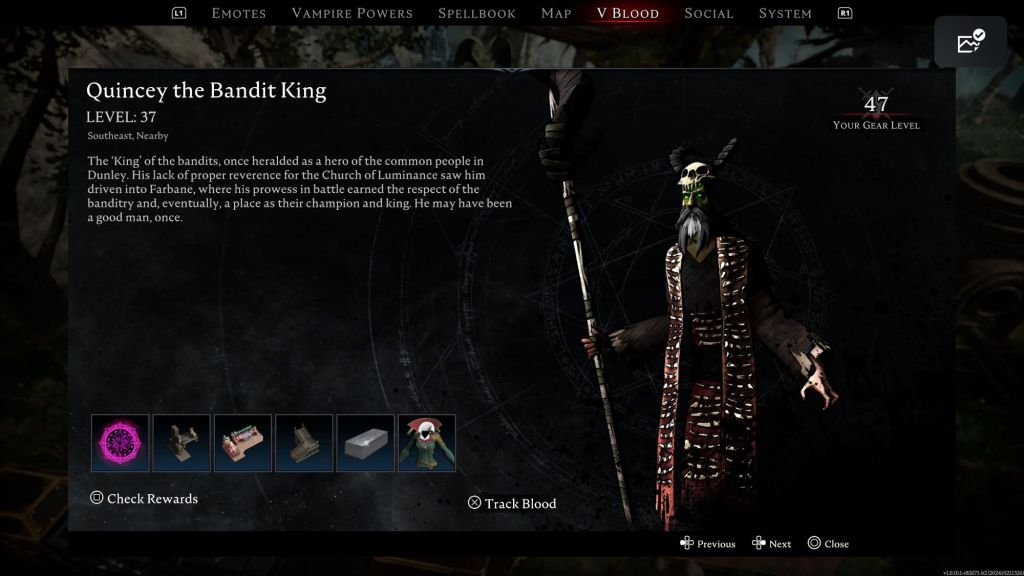Show the Next V Blood entry
Viewport: 1024px width, 576px height.
(772, 544)
